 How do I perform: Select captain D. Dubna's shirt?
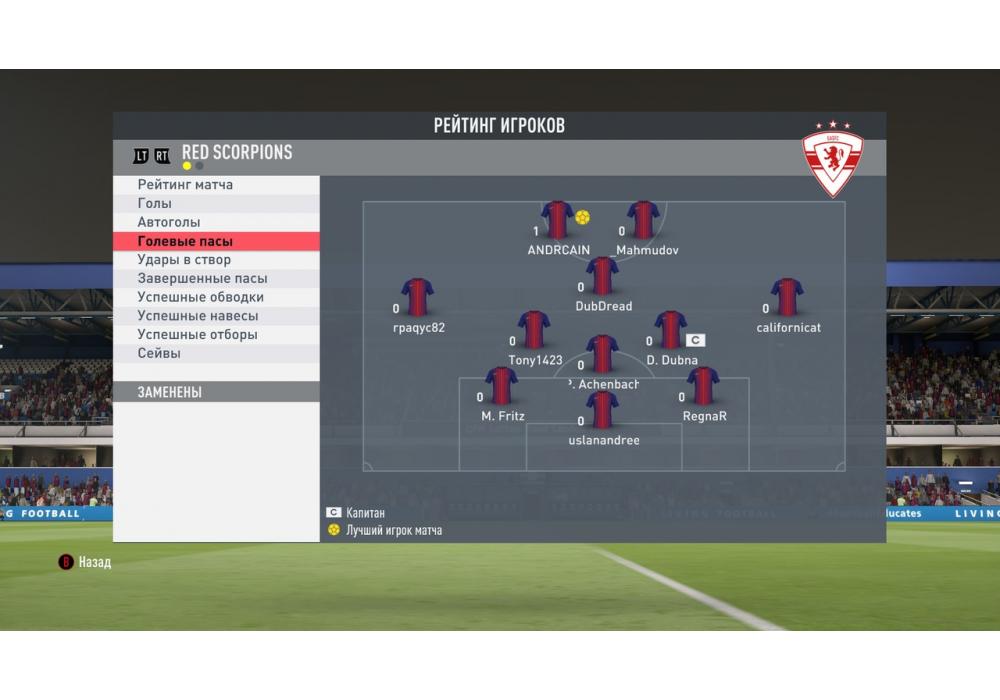coord(670,330)
